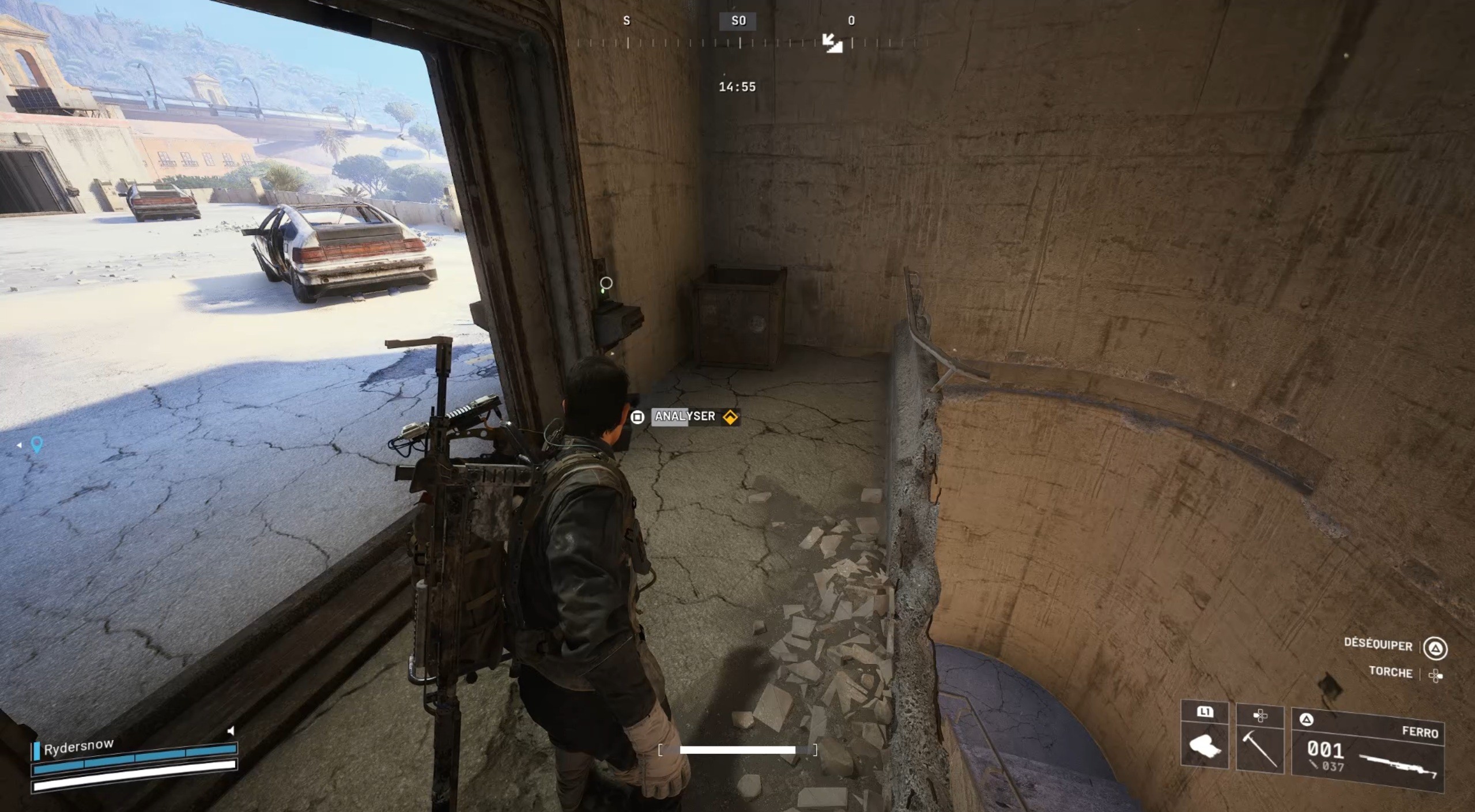This screenshot has width=1475, height=812.
Task: Click the objective arrow marker on the compass
Action: click(x=832, y=43)
